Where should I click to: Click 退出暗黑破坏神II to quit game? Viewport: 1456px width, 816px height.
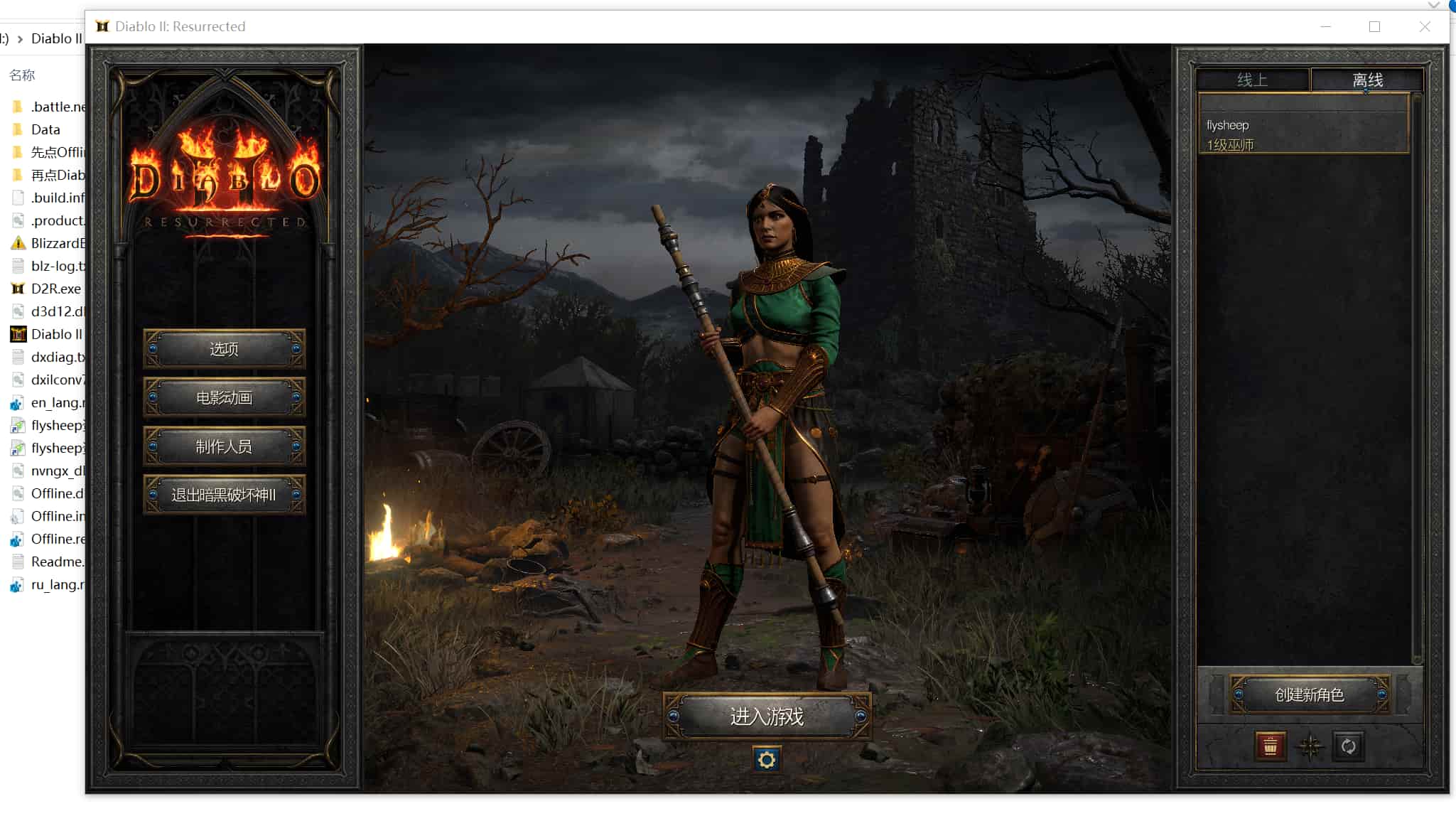click(224, 495)
